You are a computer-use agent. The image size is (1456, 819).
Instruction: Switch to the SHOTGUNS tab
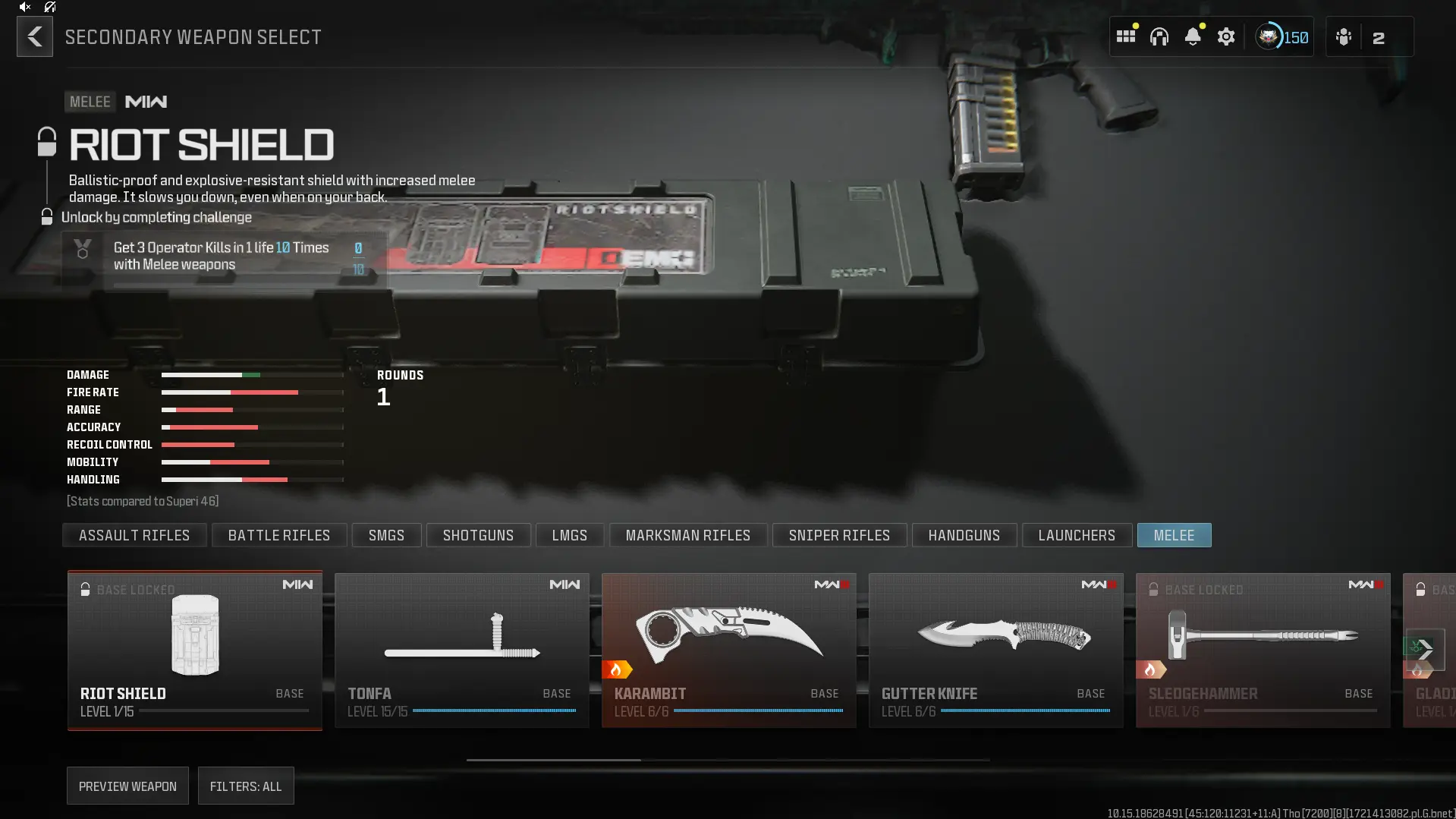point(478,535)
